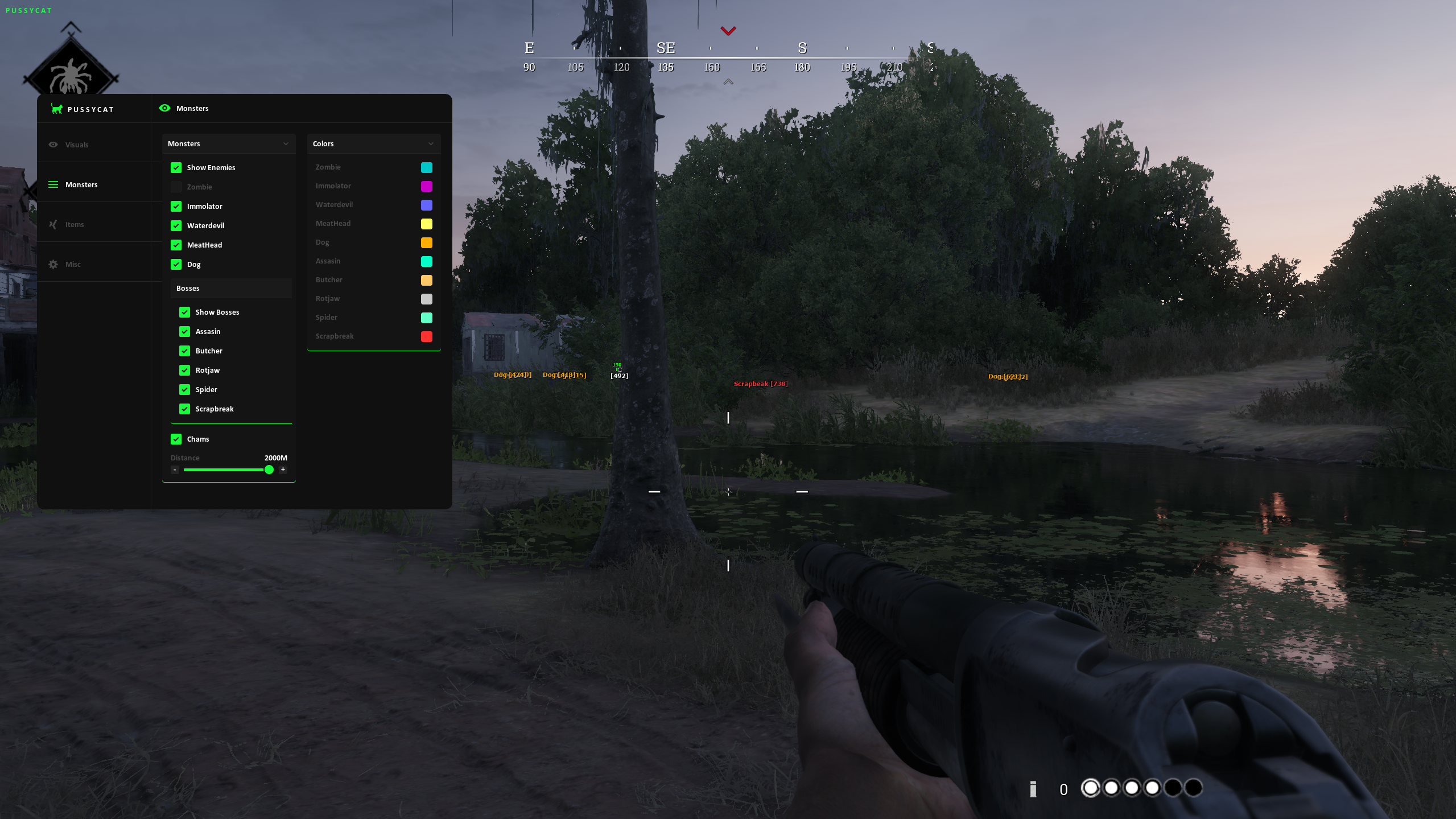
Task: Toggle the Waterdevil checkbox
Action: coord(176,225)
